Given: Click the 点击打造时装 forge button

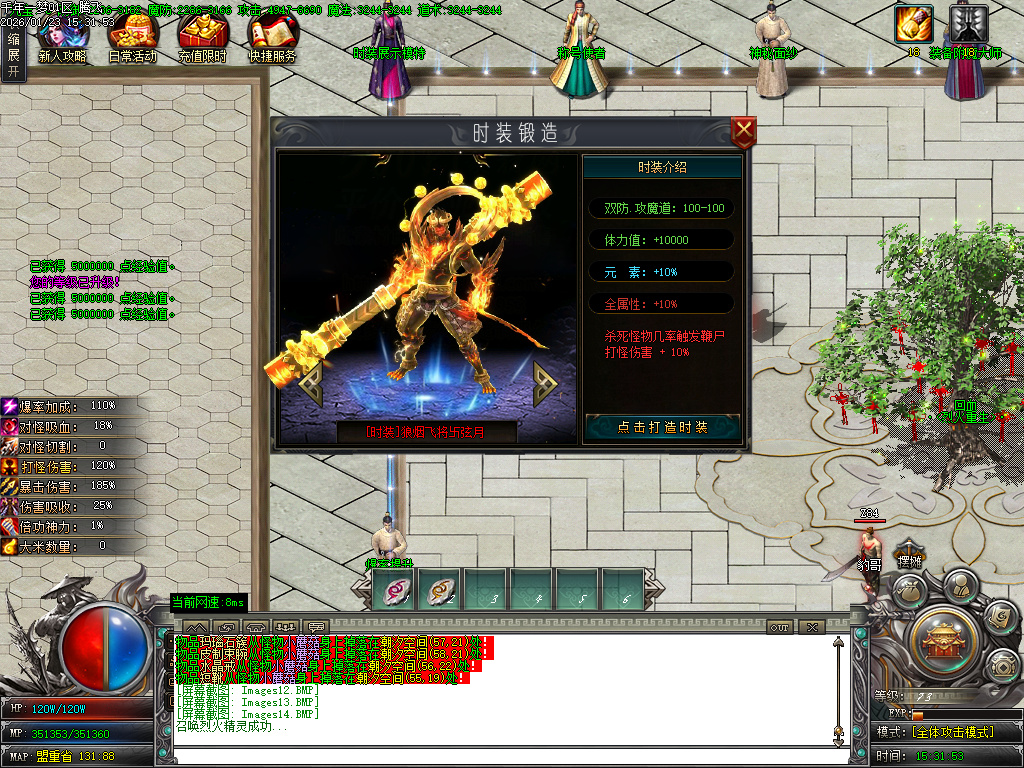Looking at the screenshot, I should point(662,427).
